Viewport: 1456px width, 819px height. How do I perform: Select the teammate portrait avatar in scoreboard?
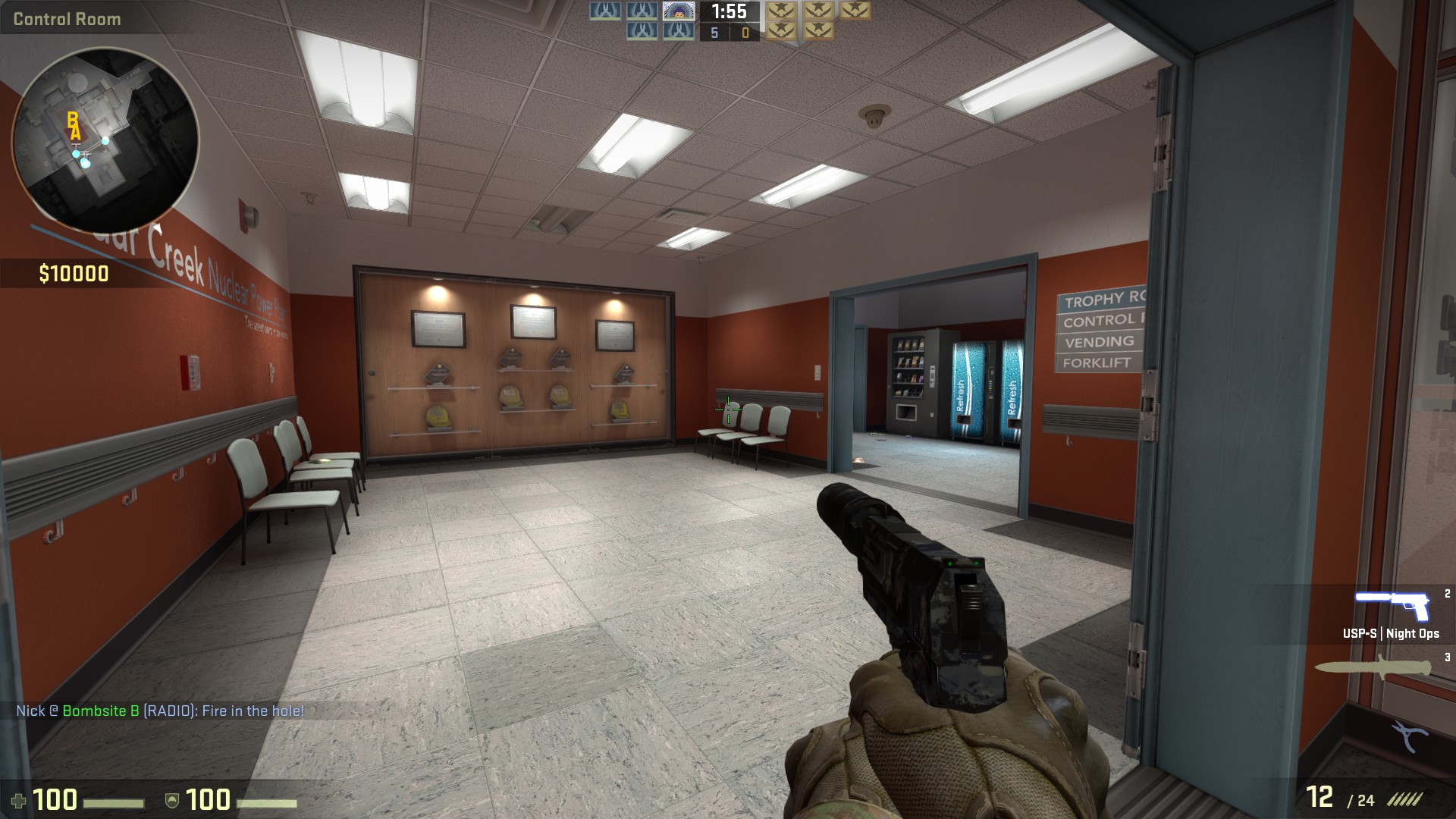(x=678, y=11)
